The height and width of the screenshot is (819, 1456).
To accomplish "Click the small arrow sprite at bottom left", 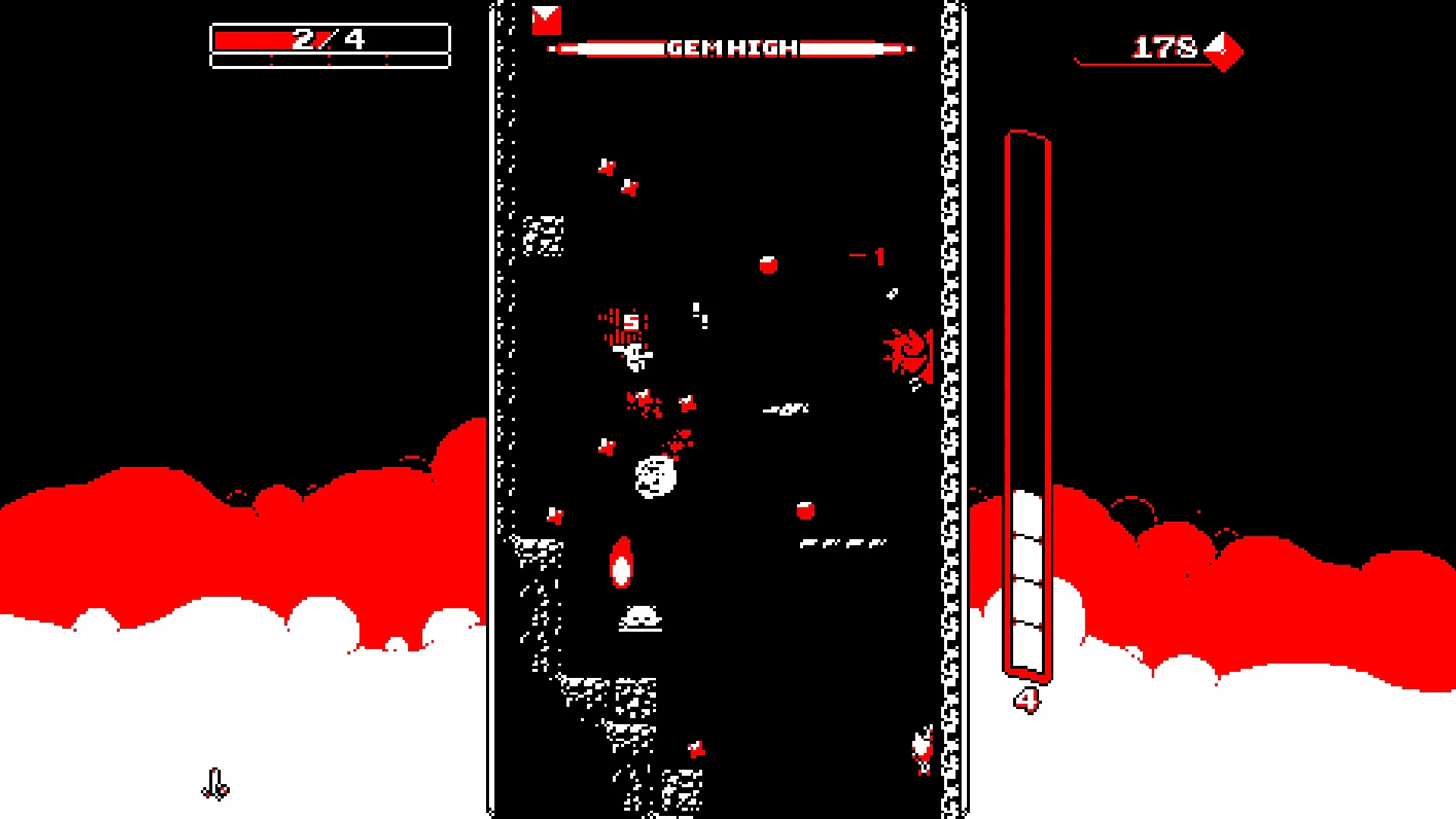I will pyautogui.click(x=215, y=785).
